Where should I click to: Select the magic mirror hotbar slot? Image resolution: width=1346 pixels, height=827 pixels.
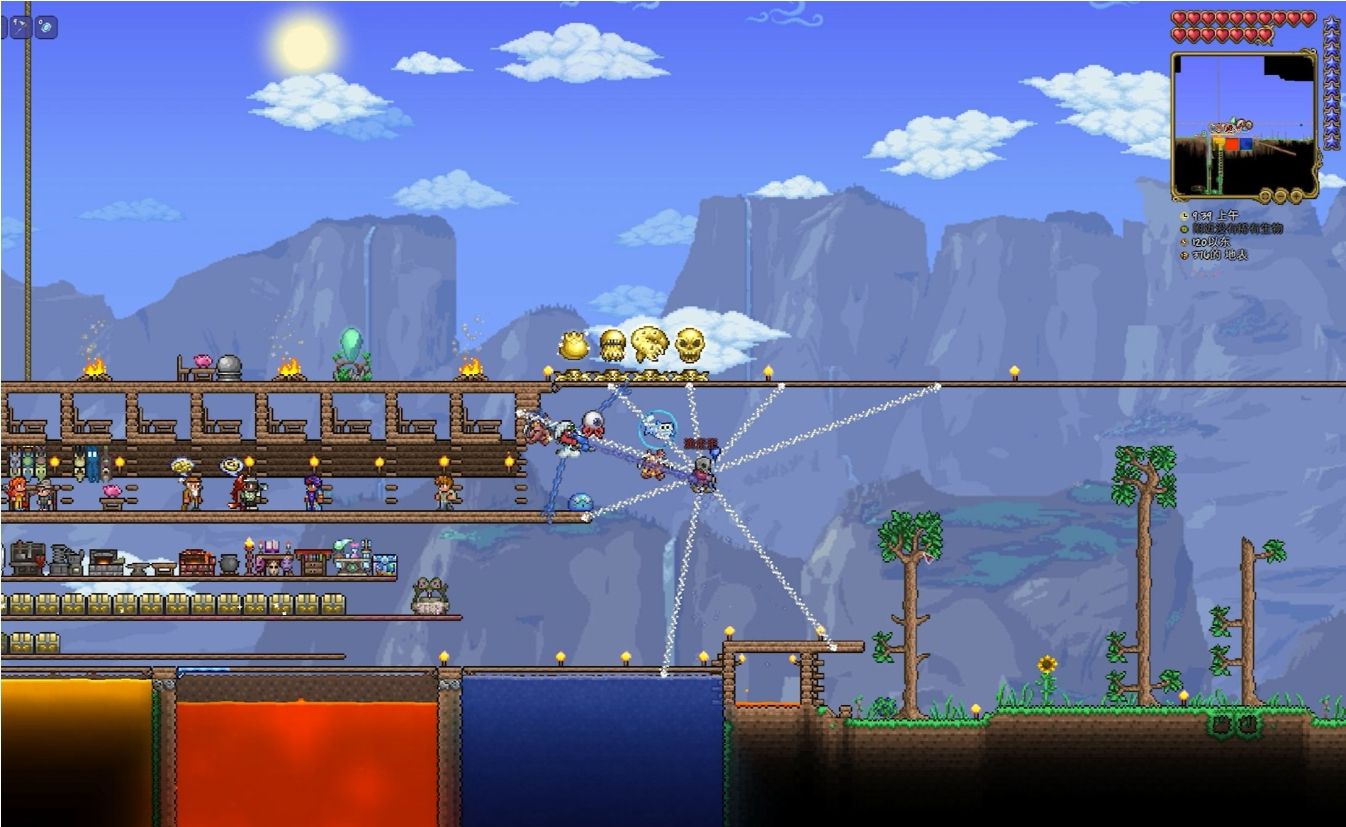(46, 27)
